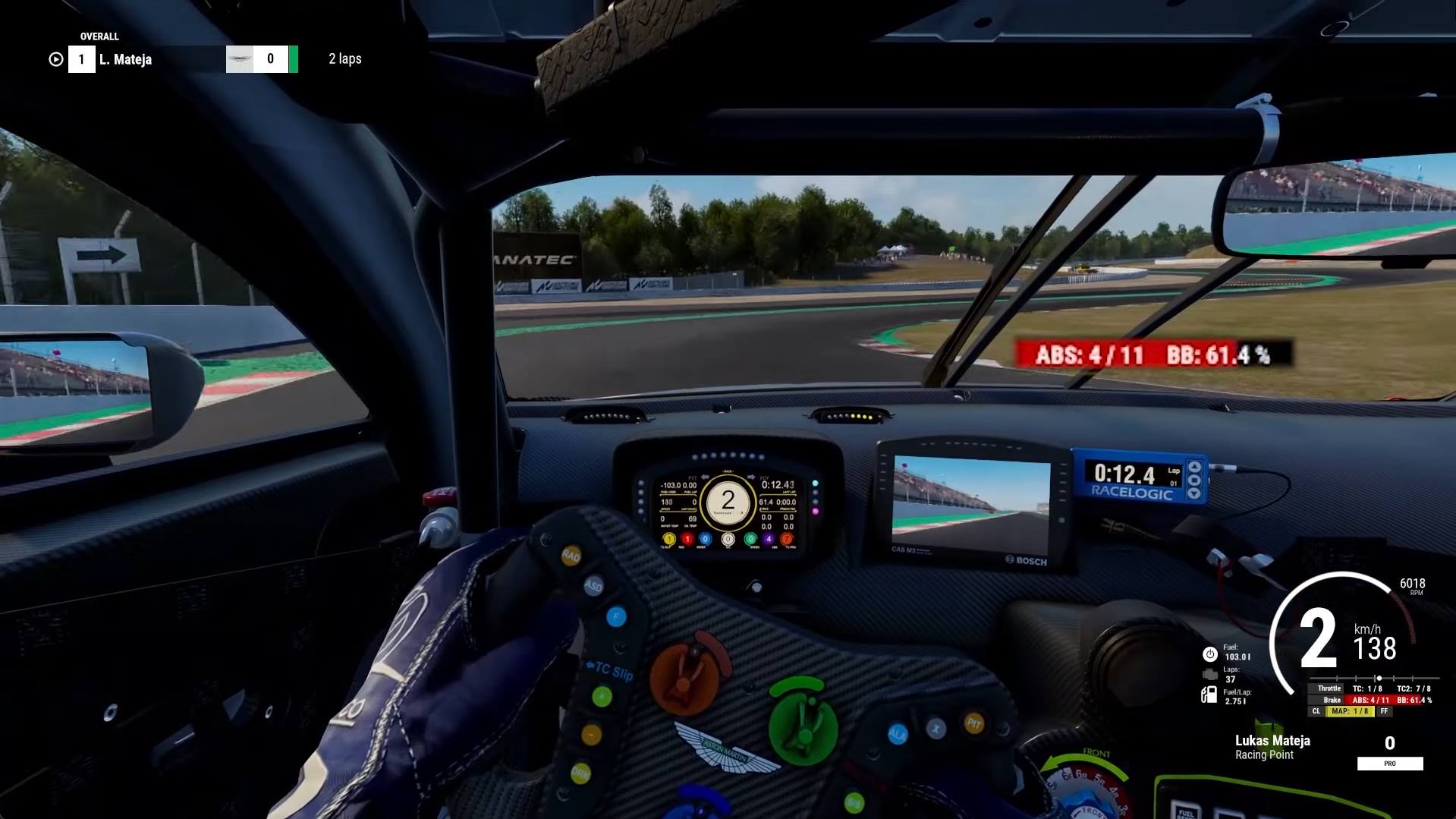1456x819 pixels.
Task: Select the OVERALL standings header
Action: [99, 36]
